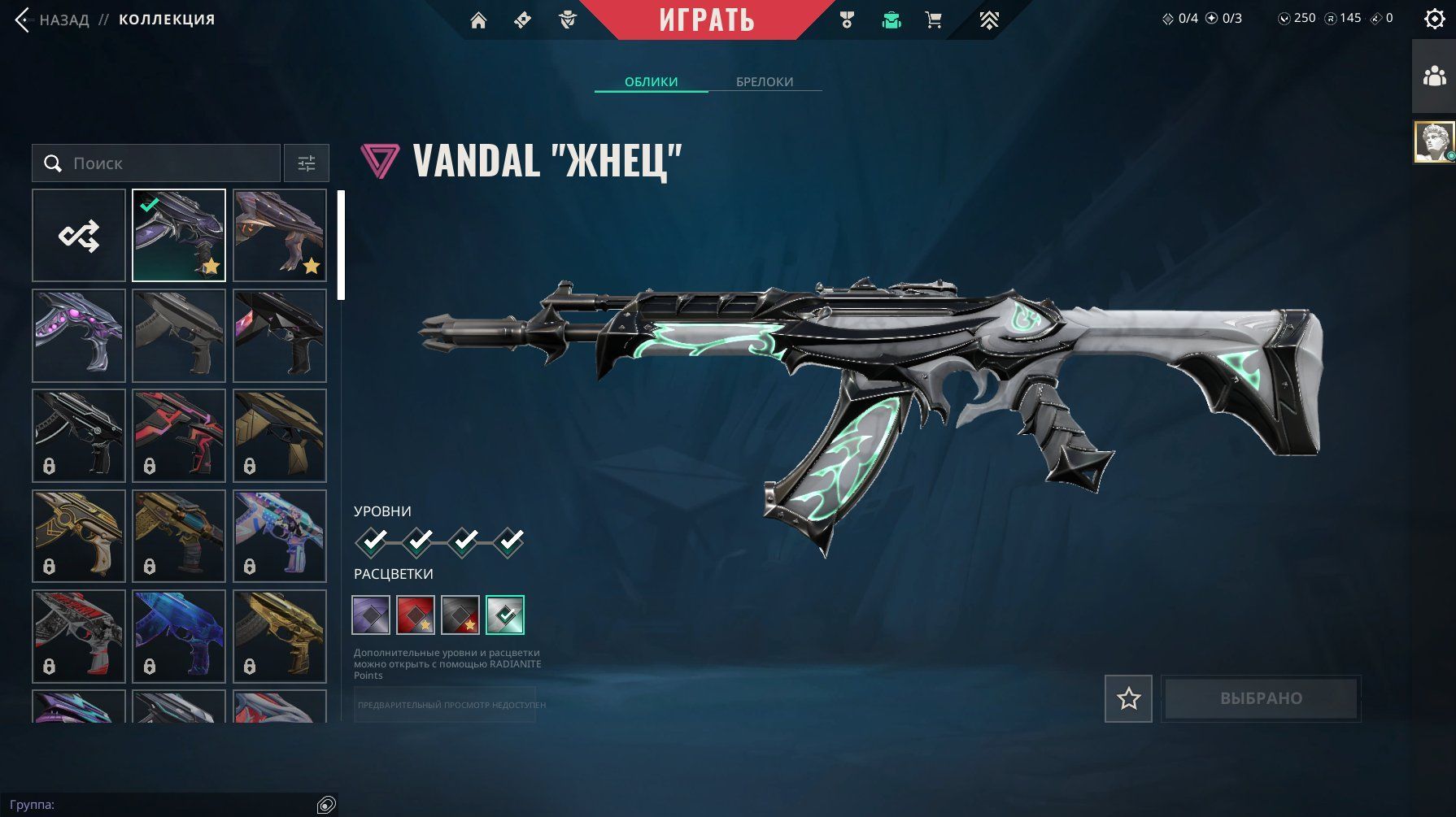Open the friends social panel
This screenshot has height=817, width=1456.
tap(1434, 77)
